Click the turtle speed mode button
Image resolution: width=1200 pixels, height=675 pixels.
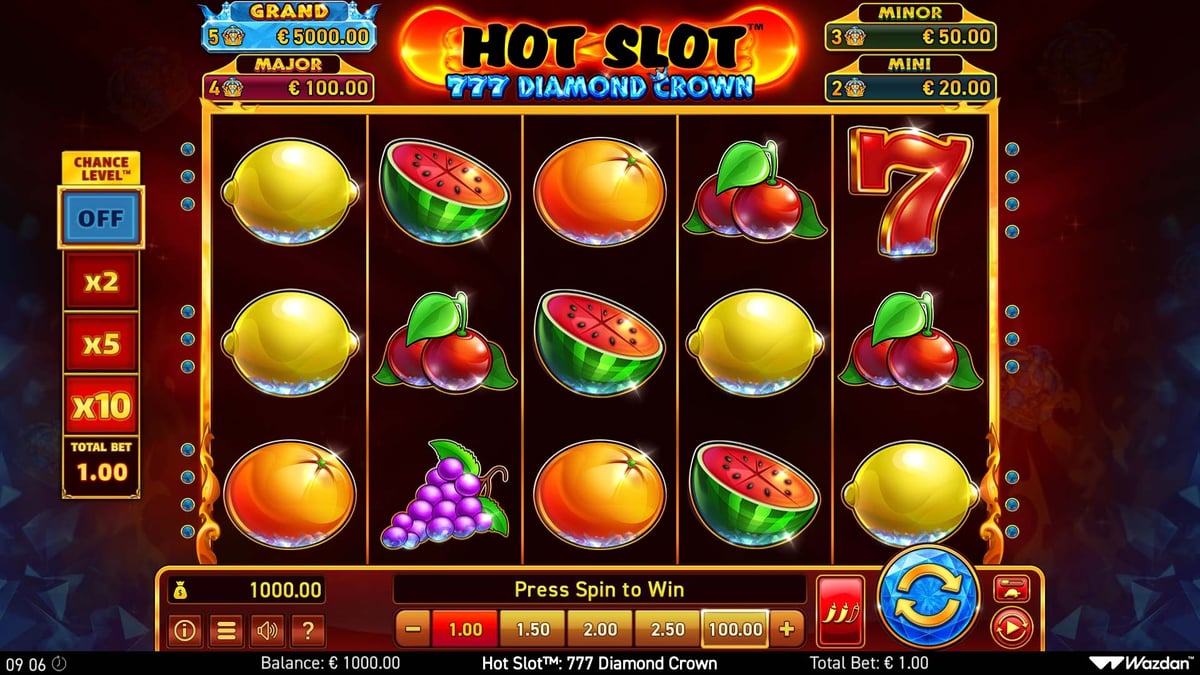[x=1011, y=590]
